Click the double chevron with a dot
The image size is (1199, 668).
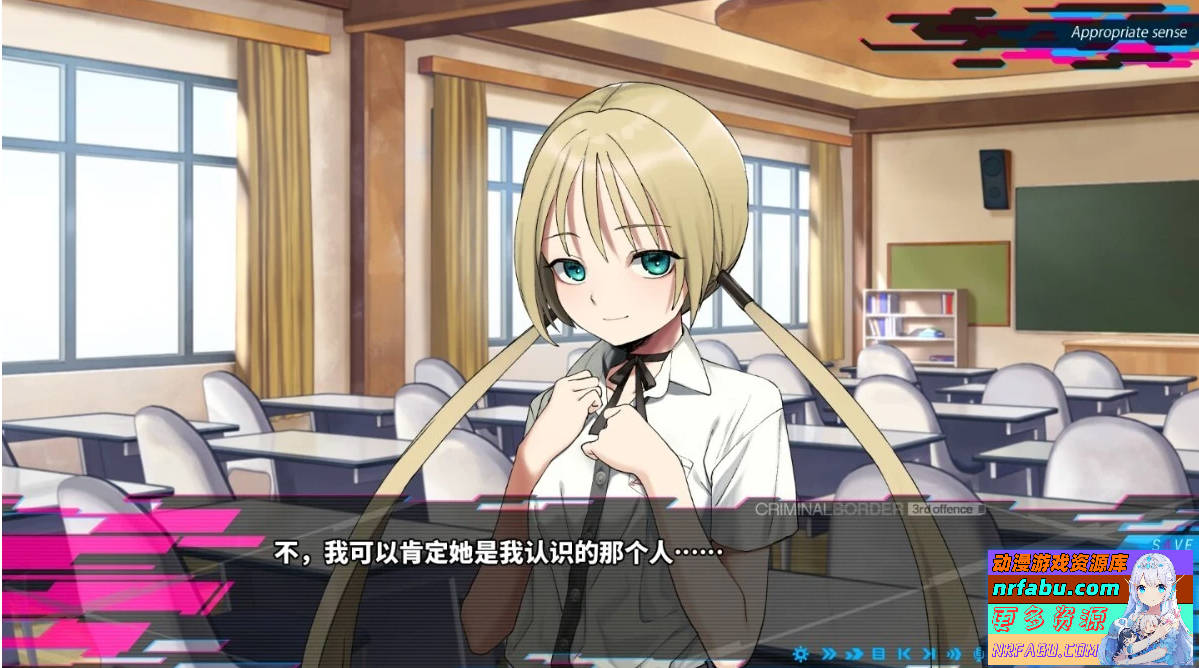[854, 654]
